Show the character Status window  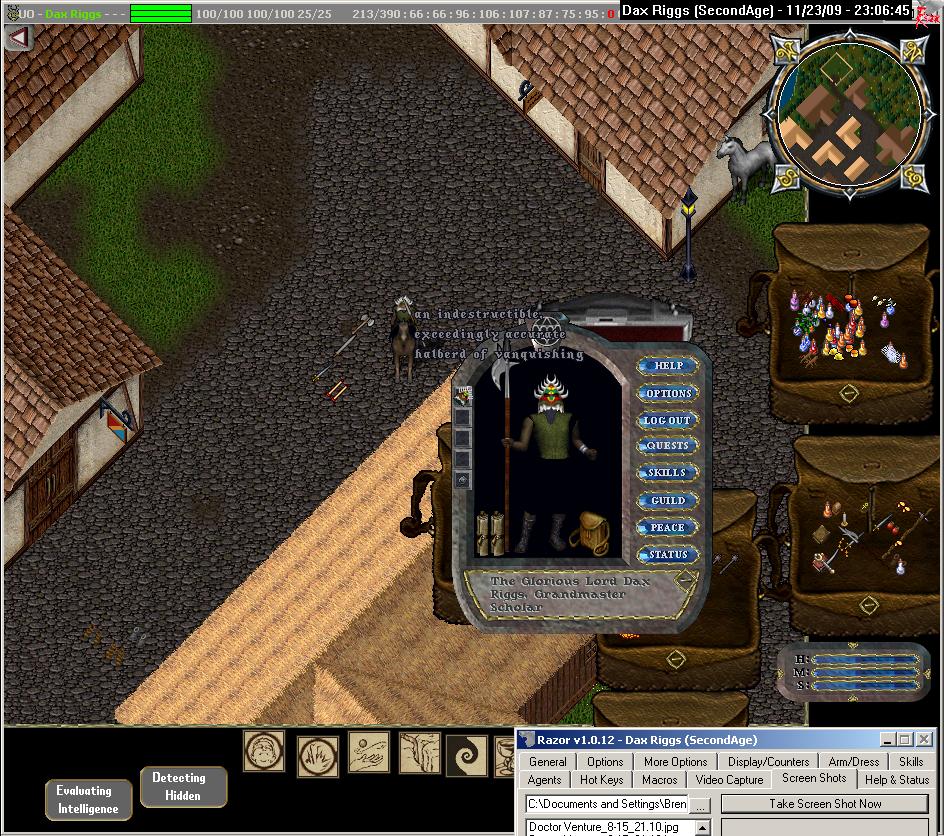point(667,554)
